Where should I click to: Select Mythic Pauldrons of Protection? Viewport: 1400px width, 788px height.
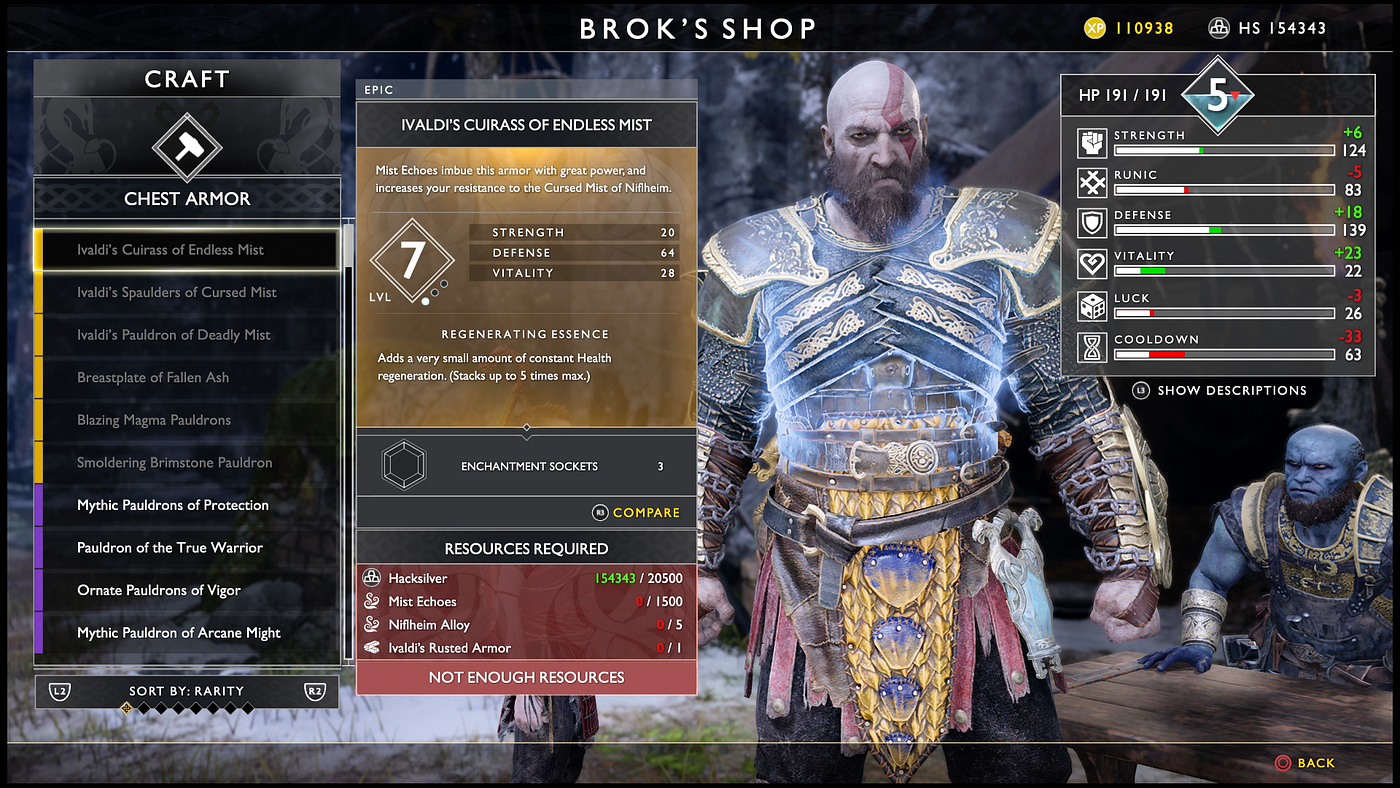[x=187, y=505]
